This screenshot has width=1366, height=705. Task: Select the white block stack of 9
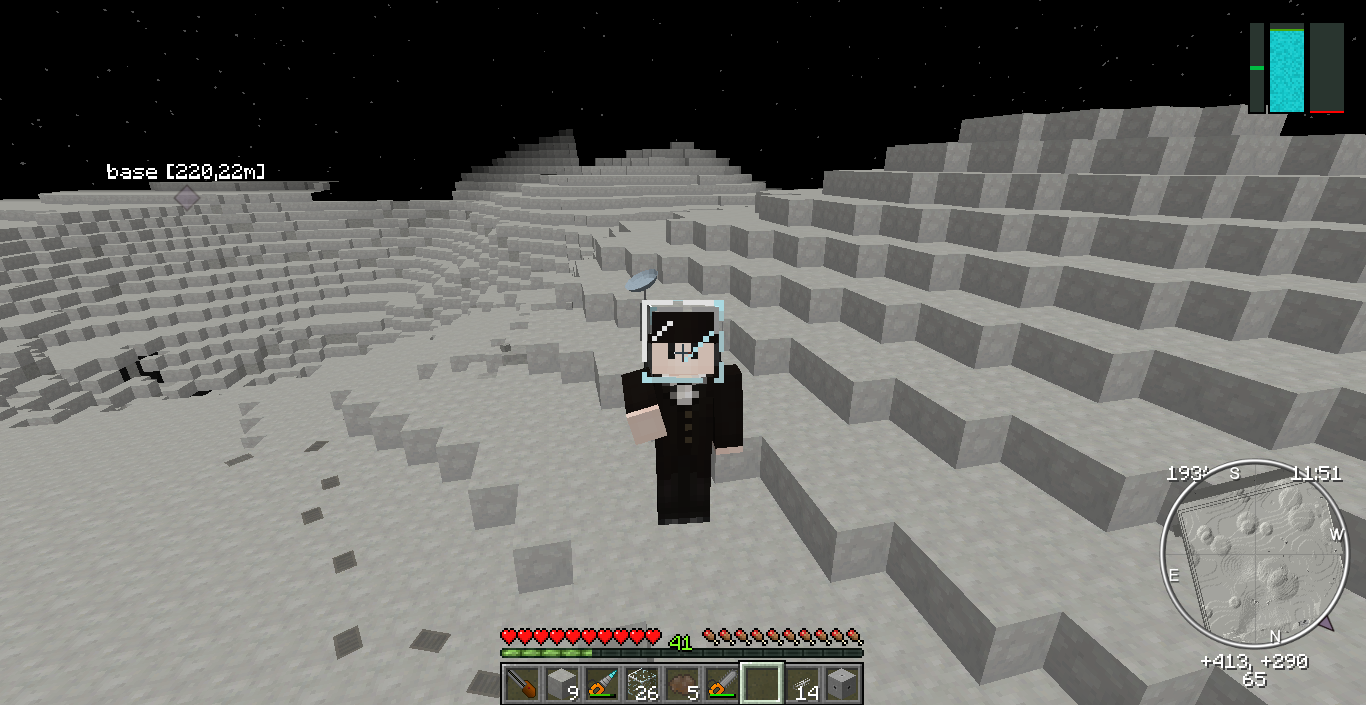[x=561, y=684]
